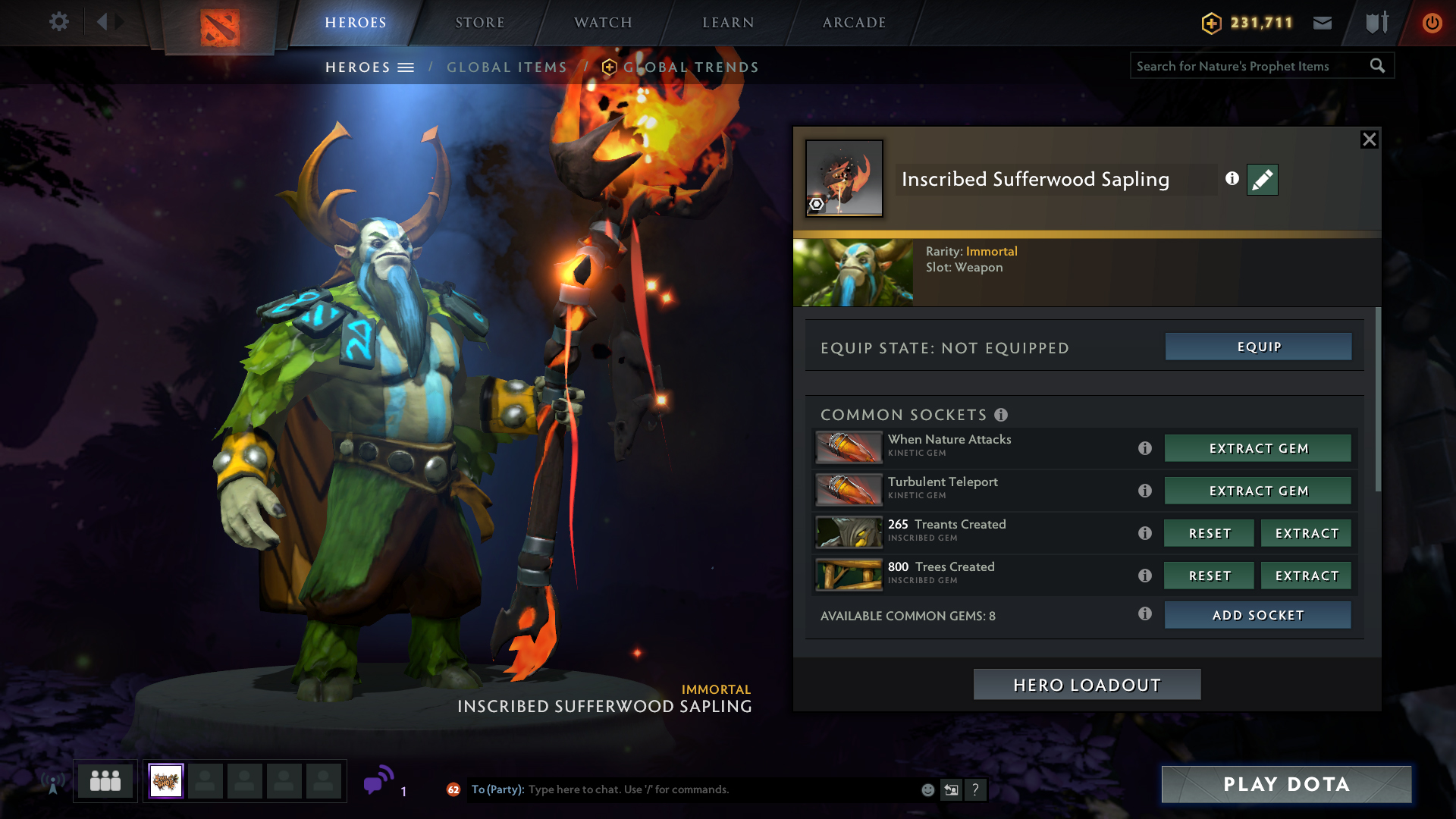Viewport: 1456px width, 819px height.
Task: Add a socket to the item
Action: coord(1257,615)
